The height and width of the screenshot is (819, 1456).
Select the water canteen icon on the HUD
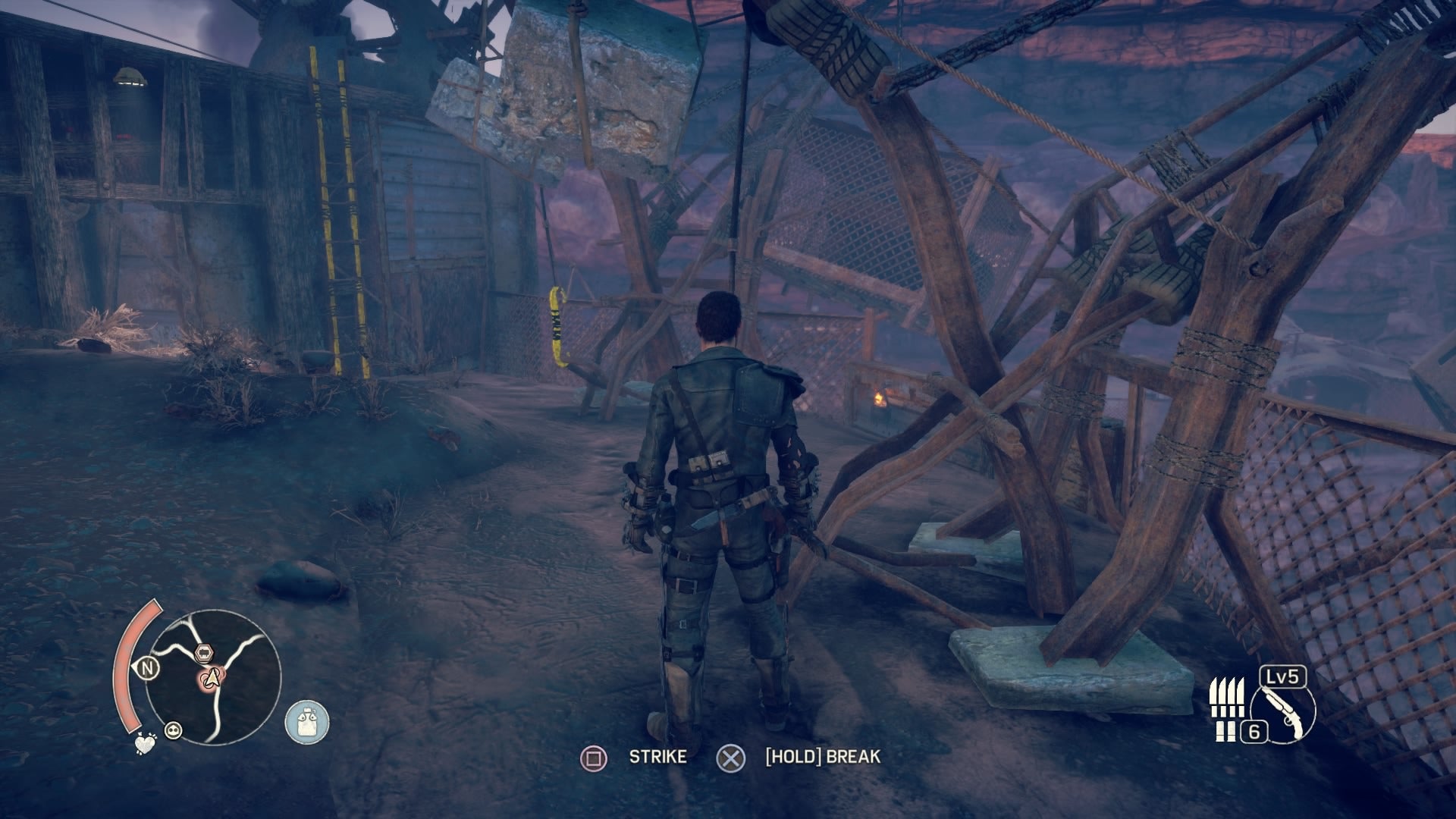point(306,720)
